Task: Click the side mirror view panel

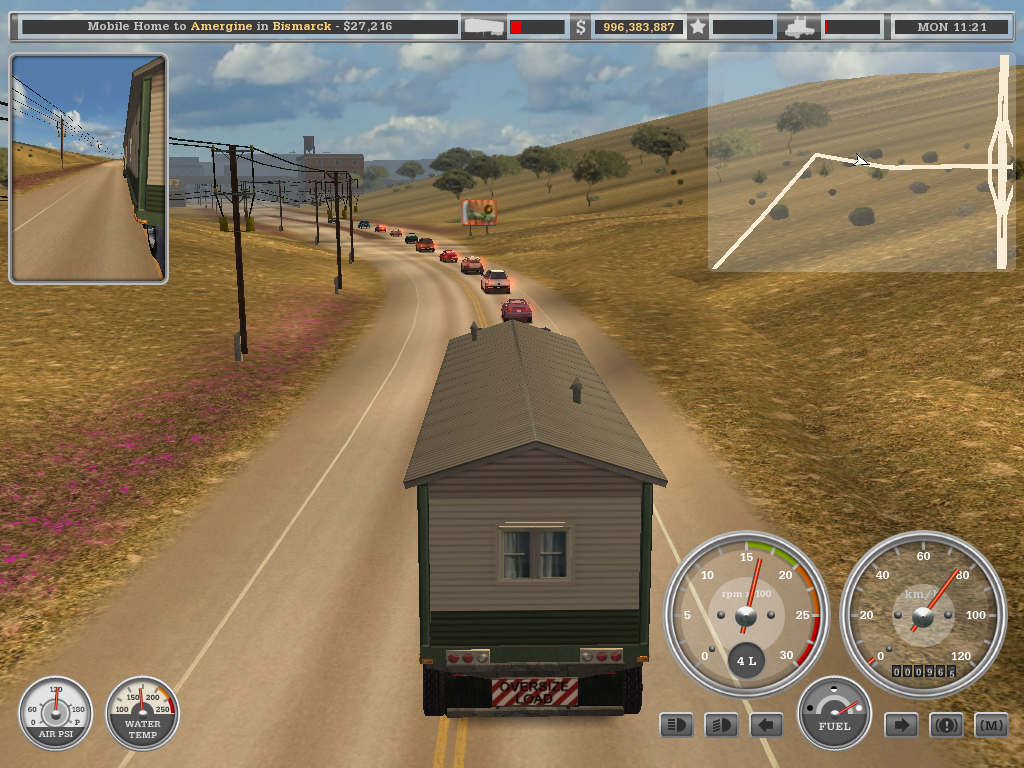Action: tap(88, 168)
